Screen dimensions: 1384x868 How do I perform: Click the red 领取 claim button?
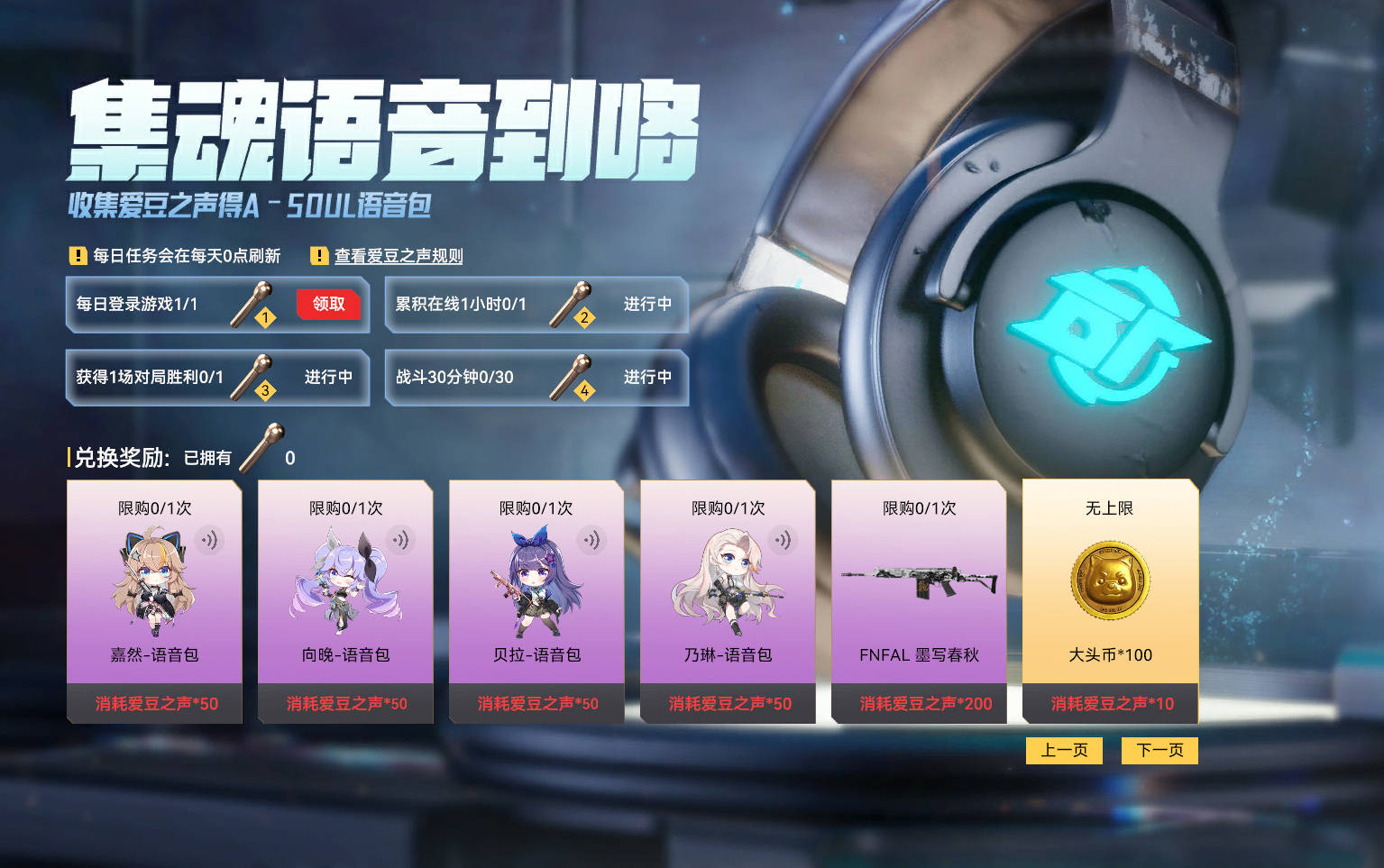[328, 305]
